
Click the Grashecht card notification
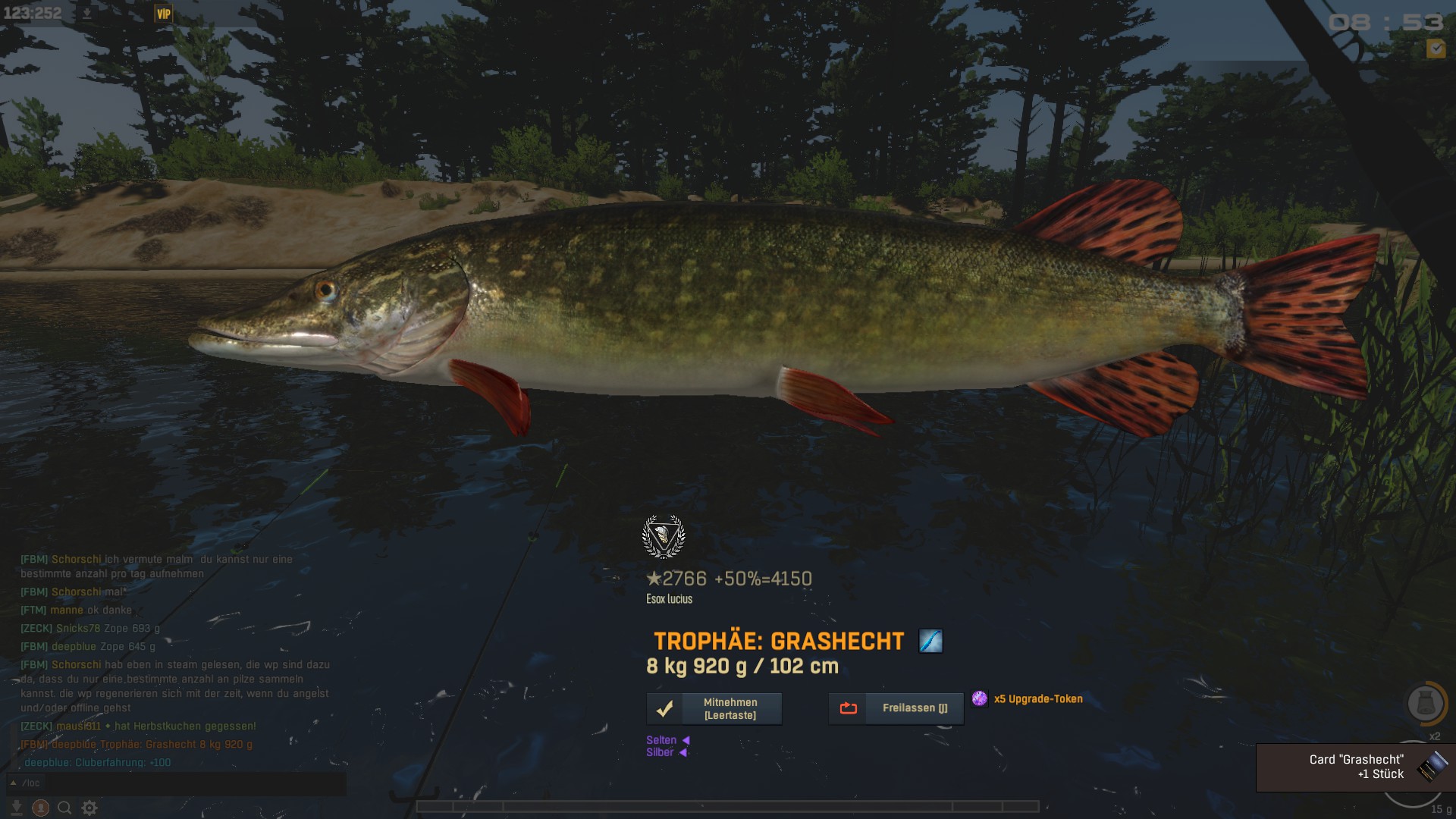click(x=1355, y=767)
